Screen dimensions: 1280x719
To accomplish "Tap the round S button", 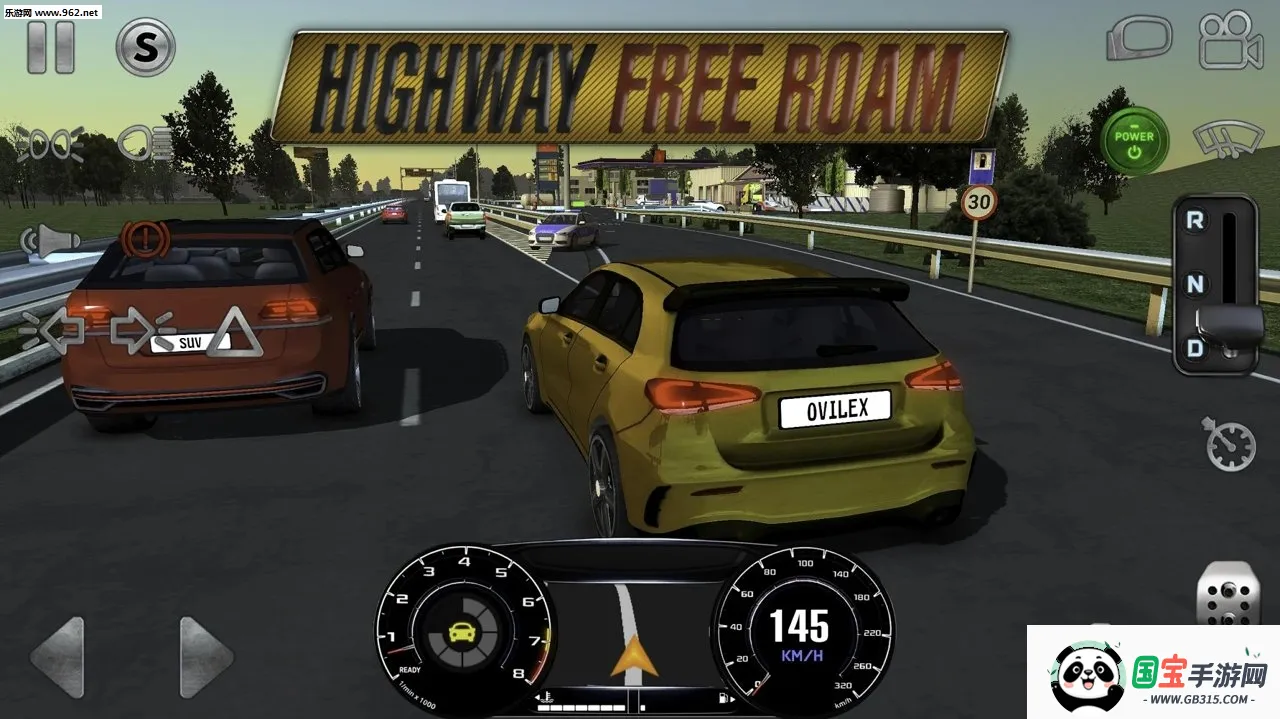I will (146, 47).
